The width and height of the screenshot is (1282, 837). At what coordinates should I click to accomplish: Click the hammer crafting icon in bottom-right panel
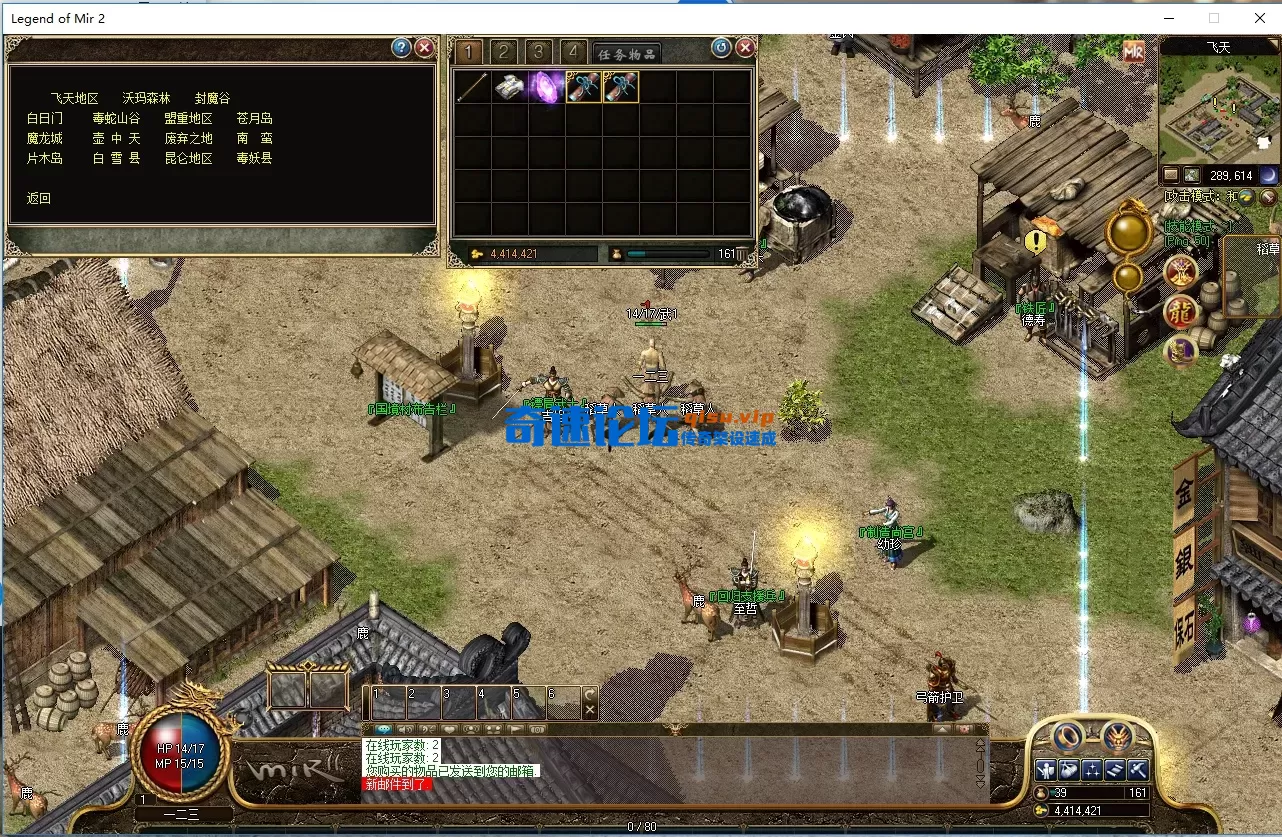click(x=1140, y=770)
